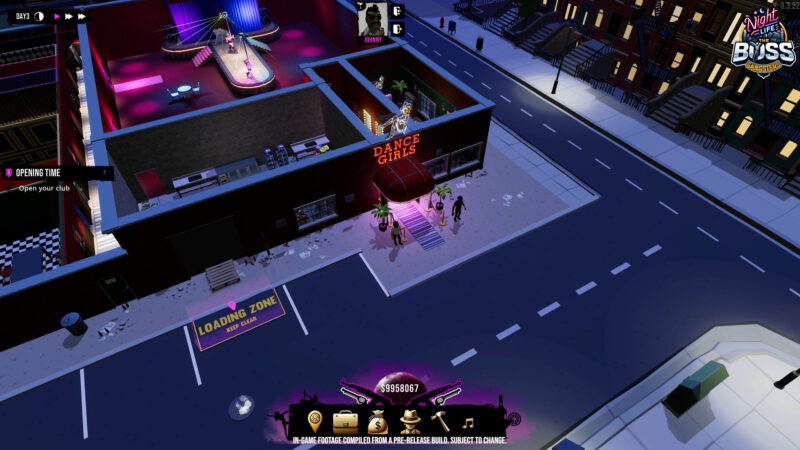Click the exit-door icon beside Johnny
This screenshot has width=800, height=450.
click(397, 28)
